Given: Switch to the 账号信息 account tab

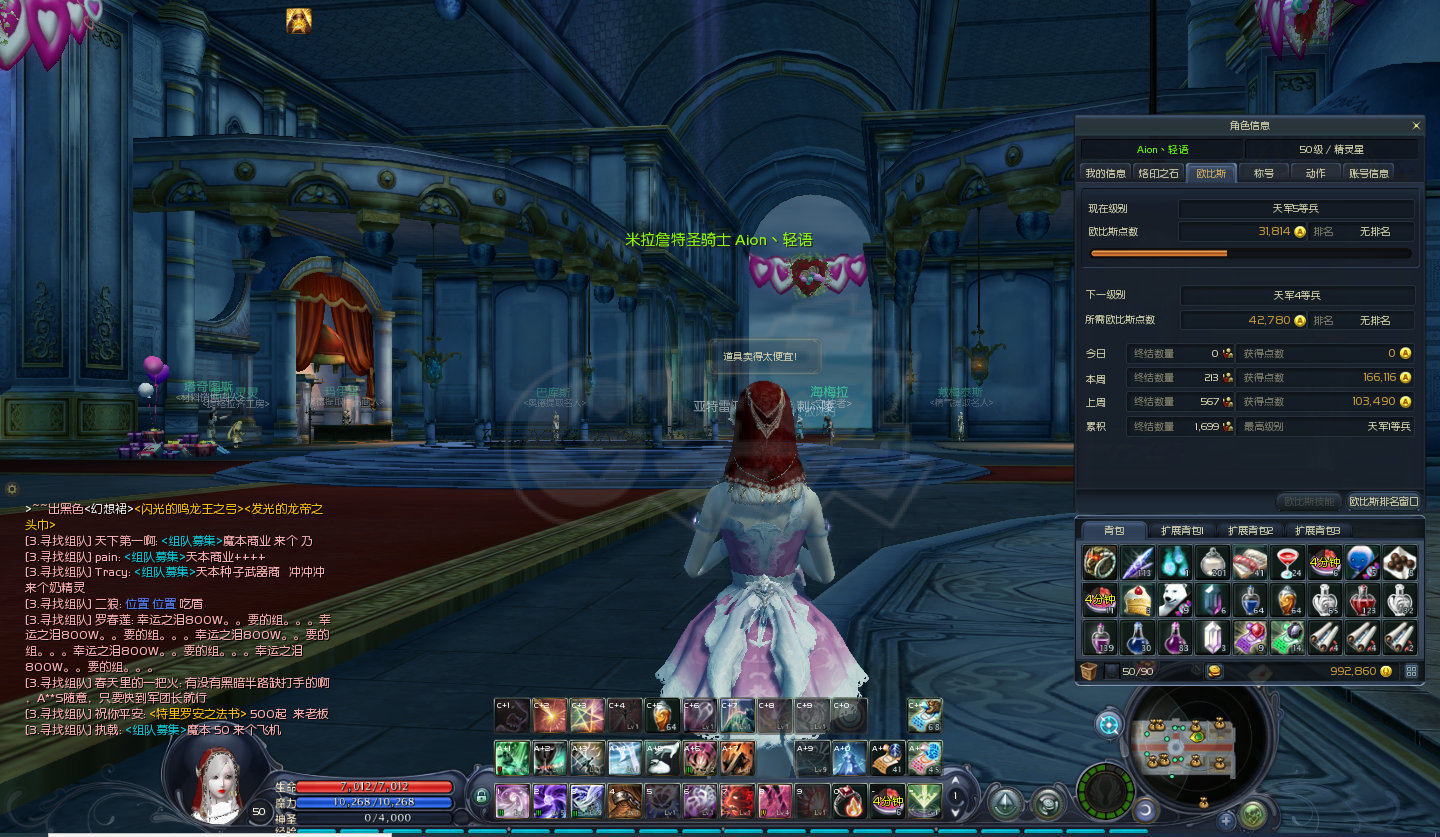Looking at the screenshot, I should [x=1369, y=173].
